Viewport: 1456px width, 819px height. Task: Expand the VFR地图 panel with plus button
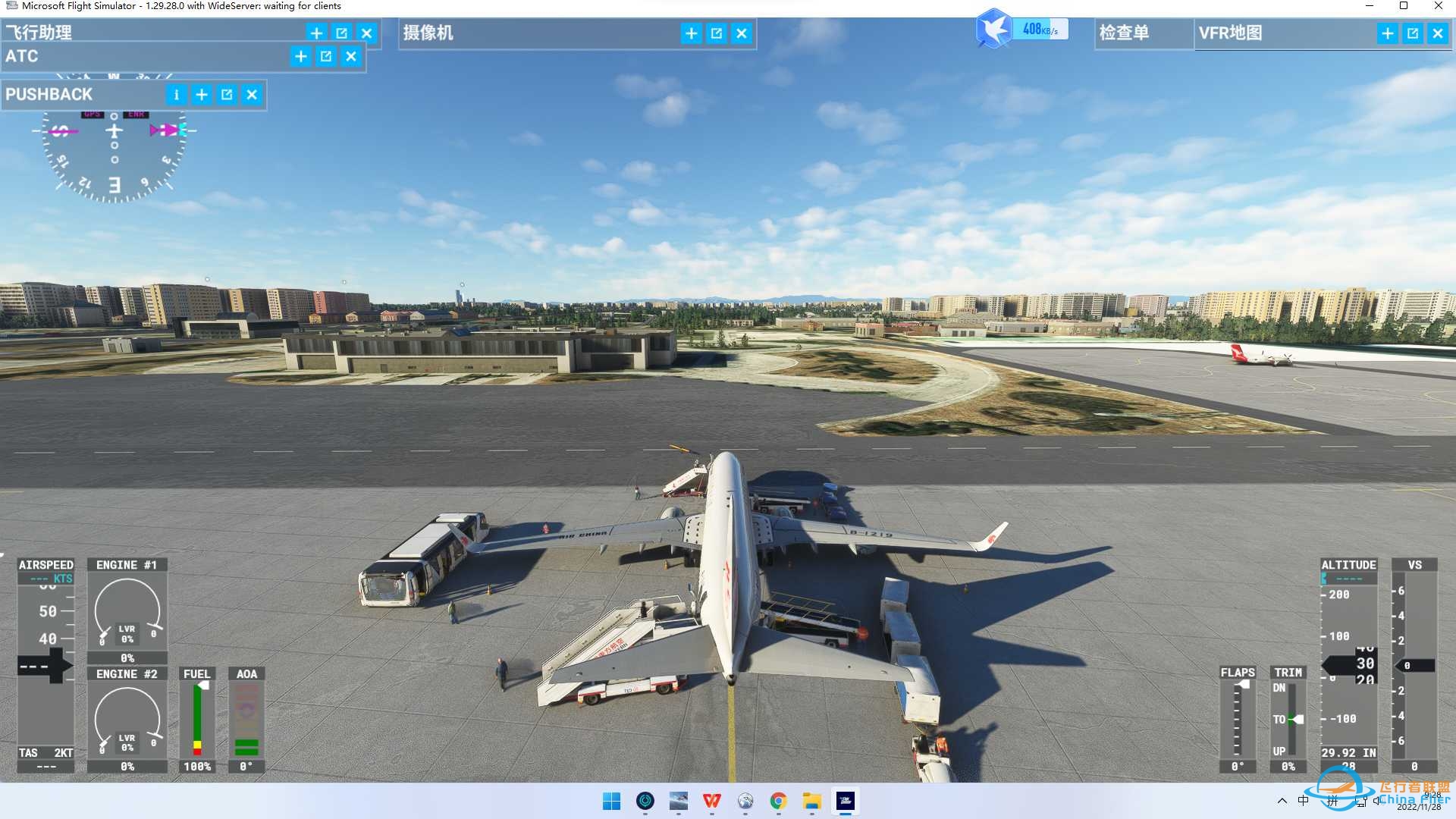tap(1387, 33)
